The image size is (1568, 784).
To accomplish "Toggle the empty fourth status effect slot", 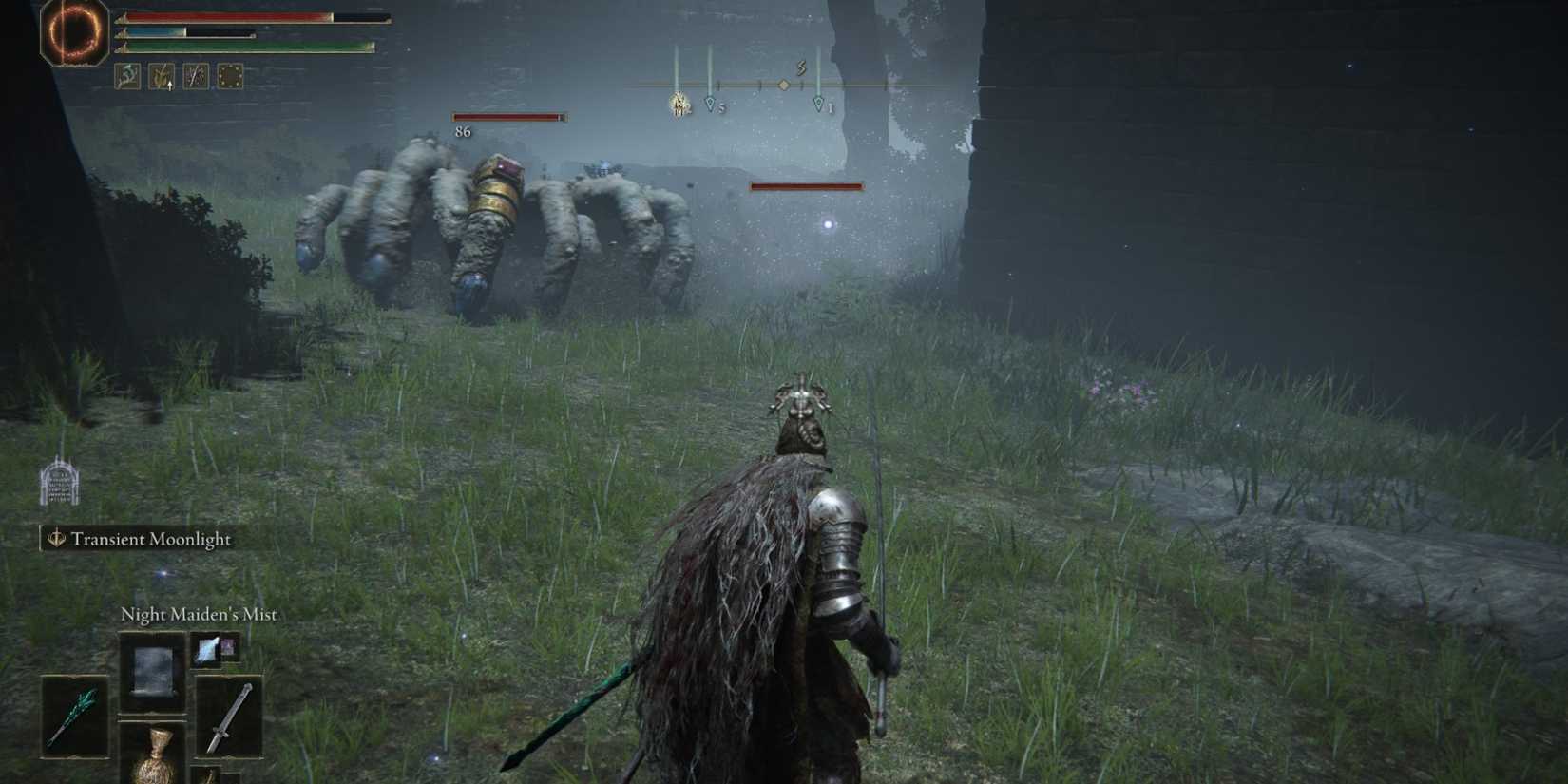I will click(x=230, y=76).
